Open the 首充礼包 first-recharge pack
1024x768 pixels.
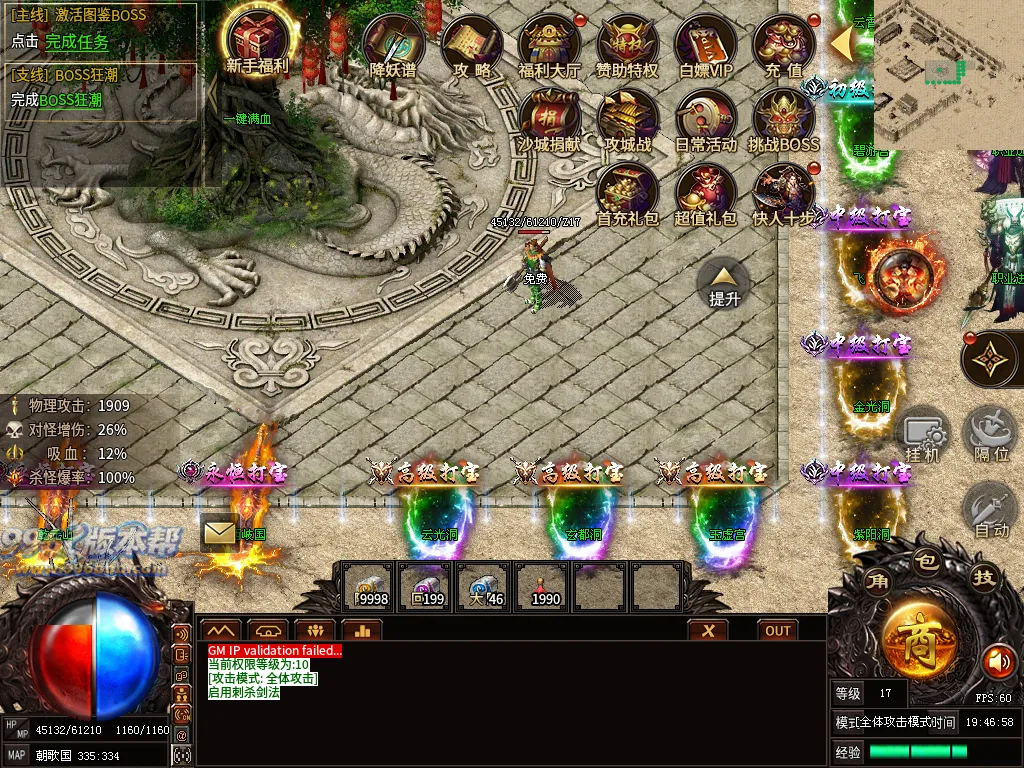tap(627, 192)
